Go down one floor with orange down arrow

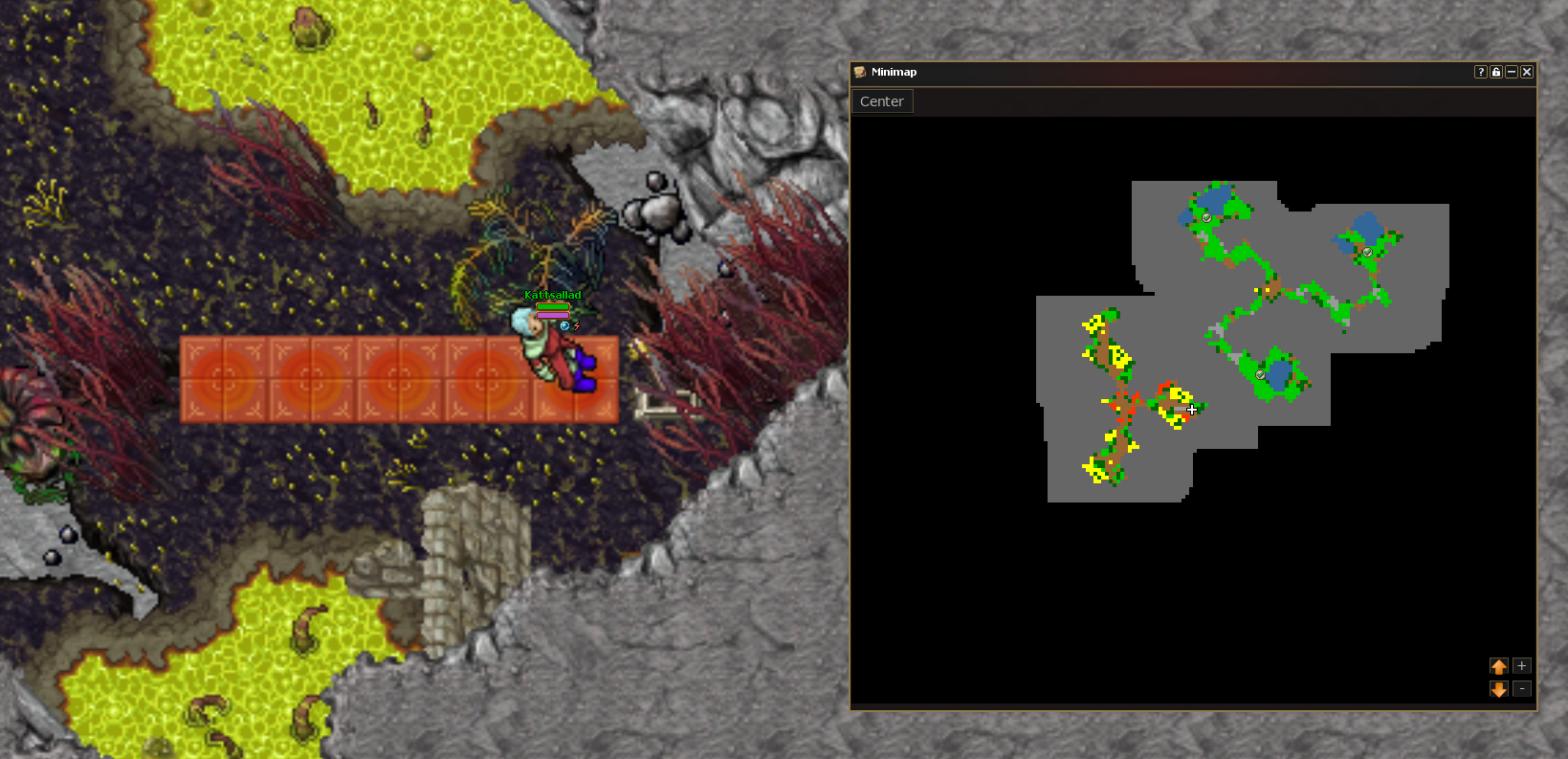(1498, 689)
